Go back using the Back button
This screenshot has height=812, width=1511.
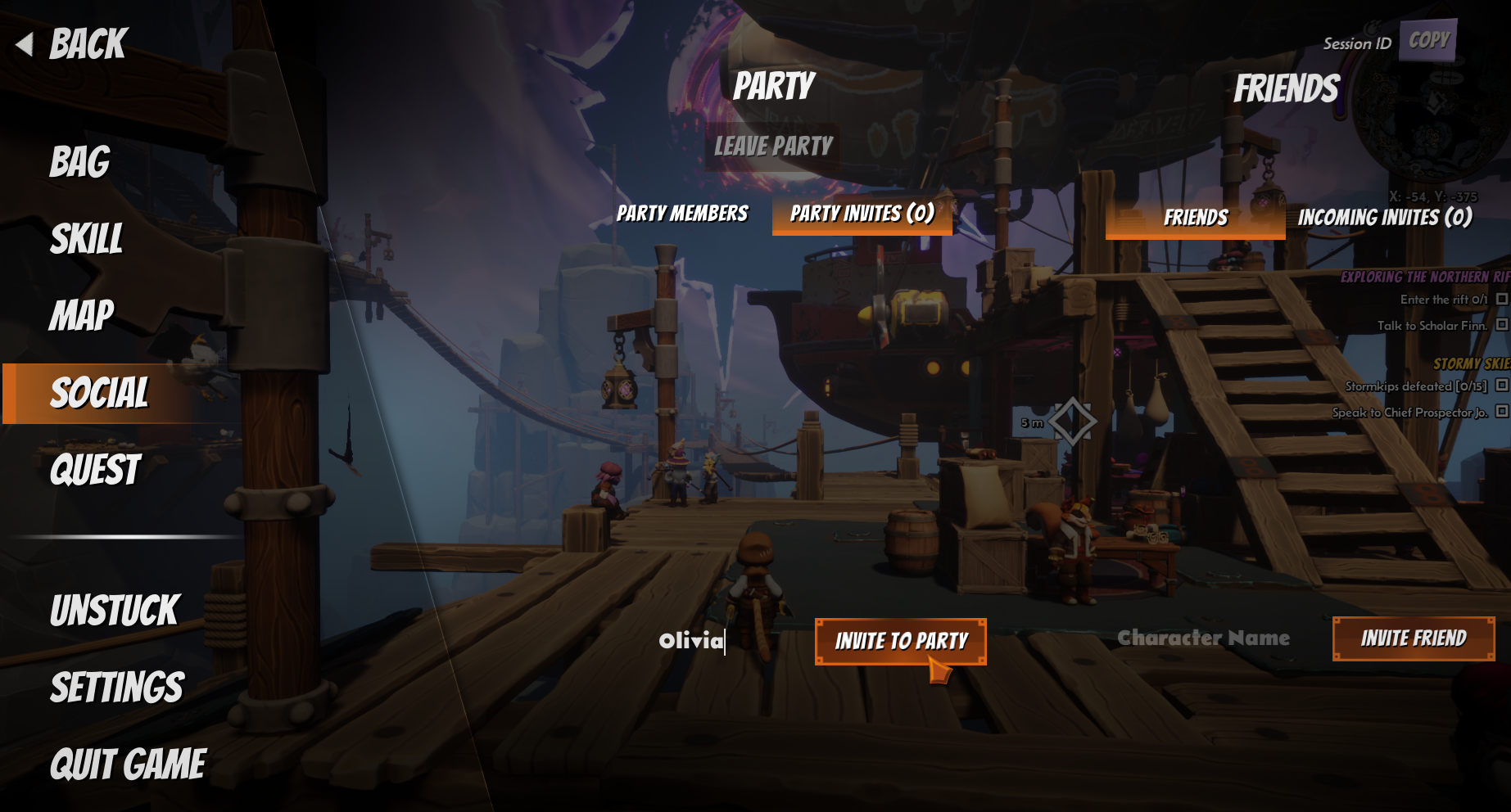[74, 44]
